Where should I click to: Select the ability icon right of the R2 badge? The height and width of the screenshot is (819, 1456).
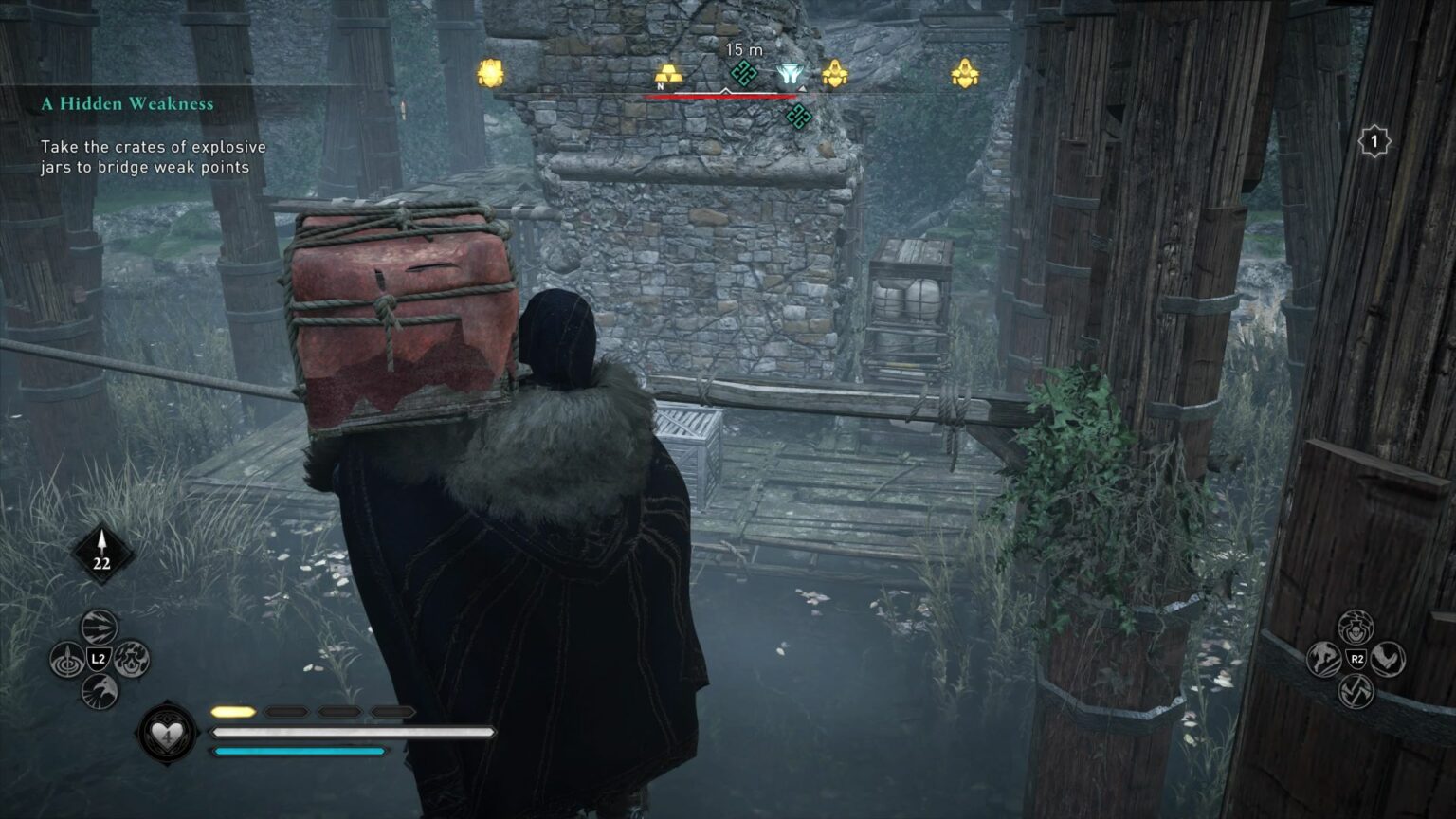click(1390, 658)
